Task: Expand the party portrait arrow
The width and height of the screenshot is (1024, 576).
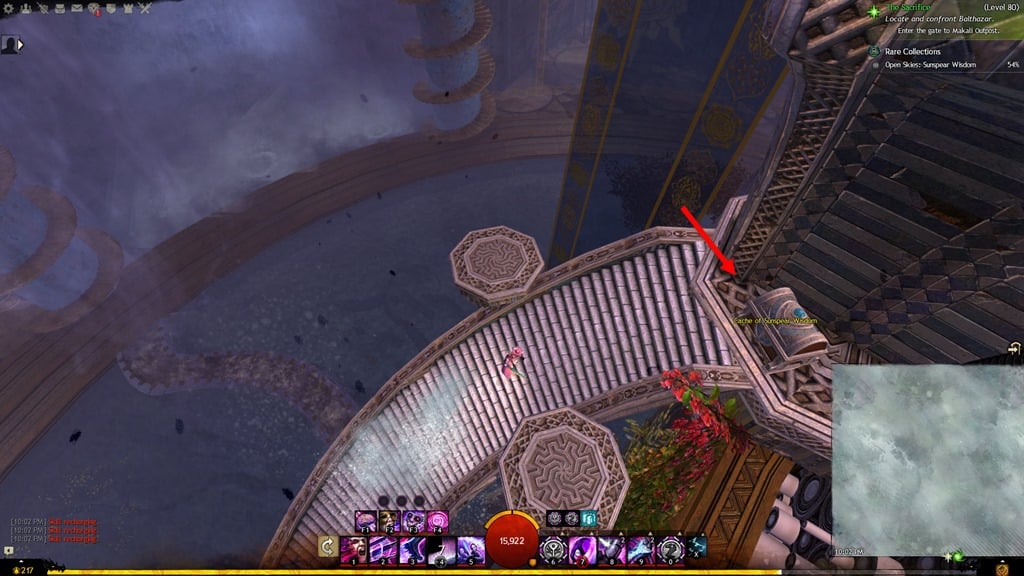Action: [20, 44]
